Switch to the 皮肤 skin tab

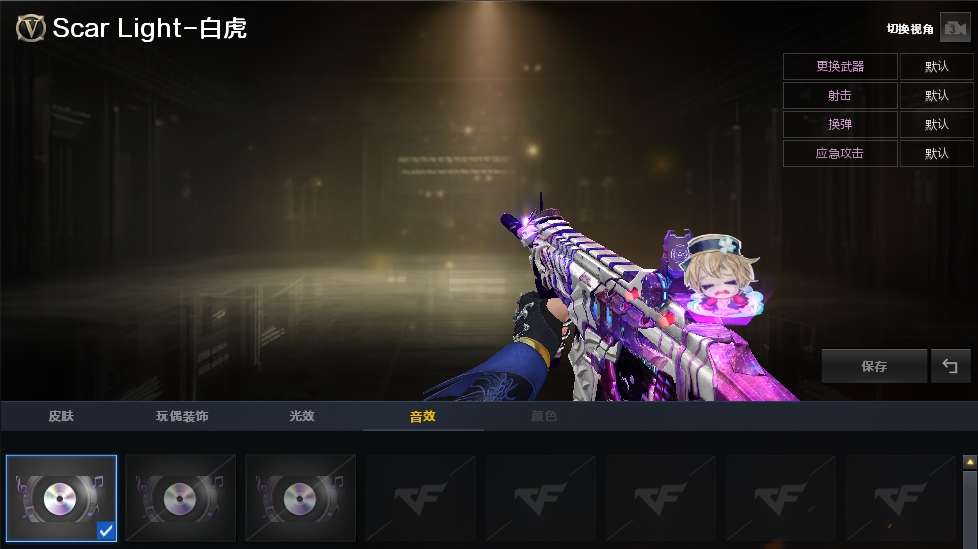click(x=62, y=416)
